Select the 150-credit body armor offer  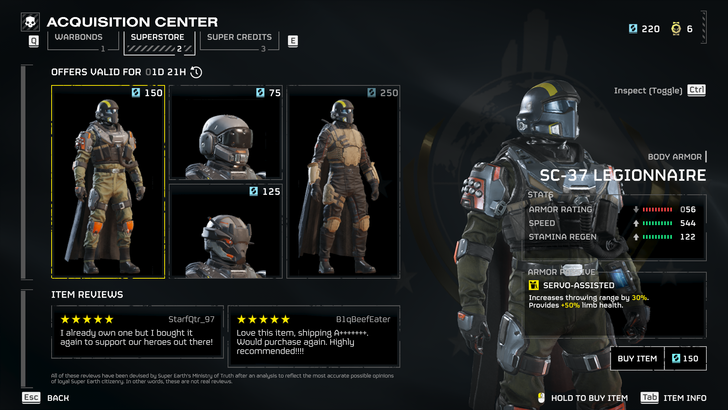(x=108, y=181)
